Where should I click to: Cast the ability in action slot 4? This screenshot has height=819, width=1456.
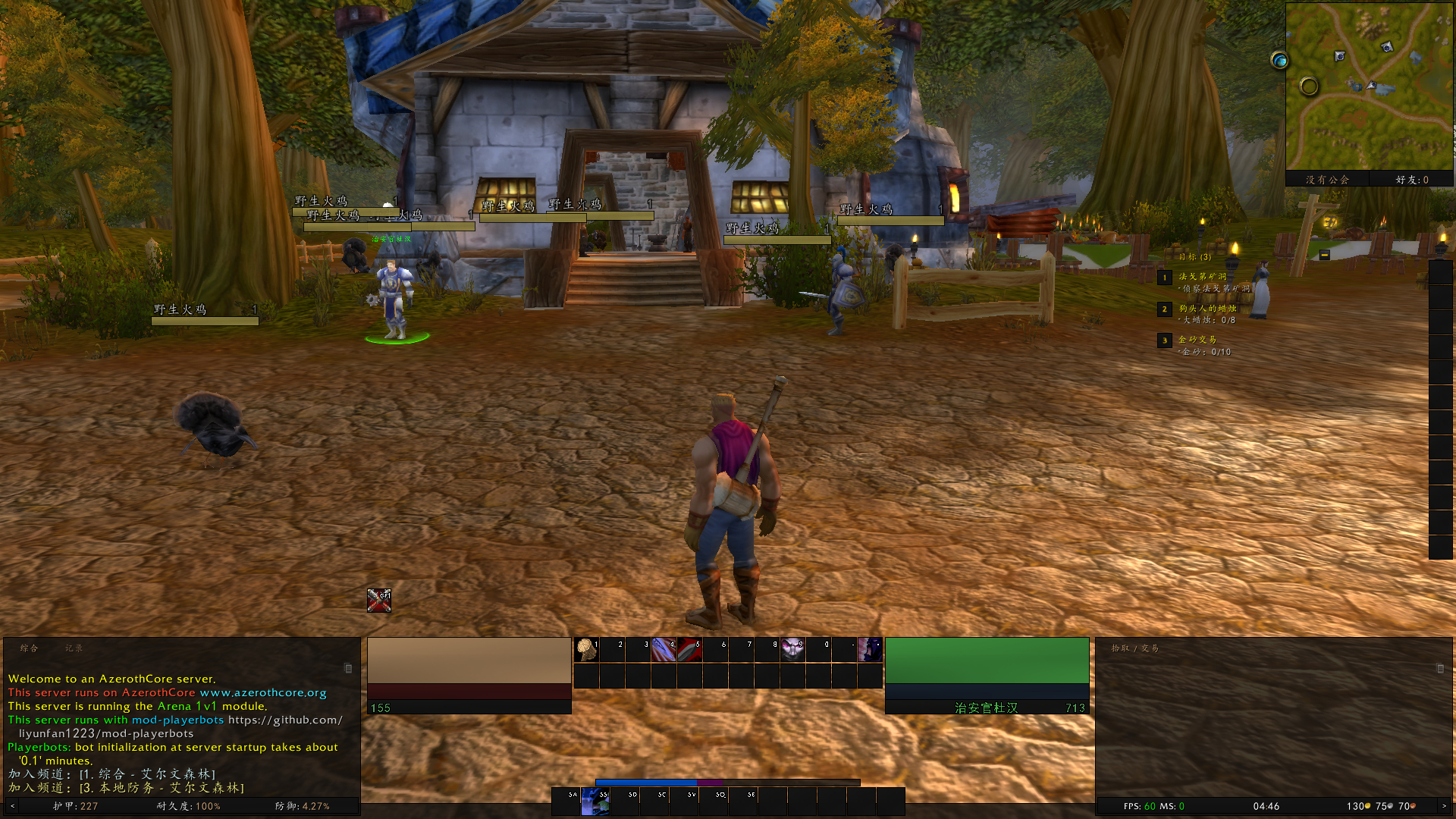coord(665,650)
